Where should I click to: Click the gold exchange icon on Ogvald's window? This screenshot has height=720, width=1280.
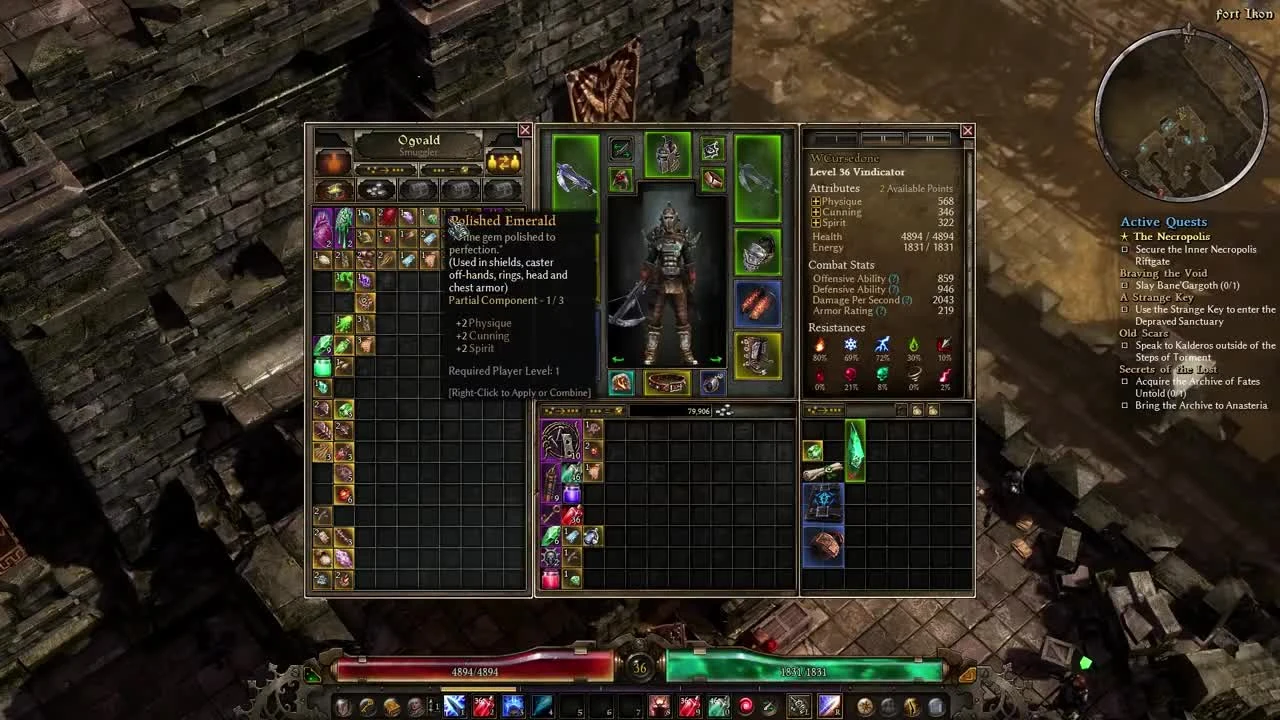[502, 162]
